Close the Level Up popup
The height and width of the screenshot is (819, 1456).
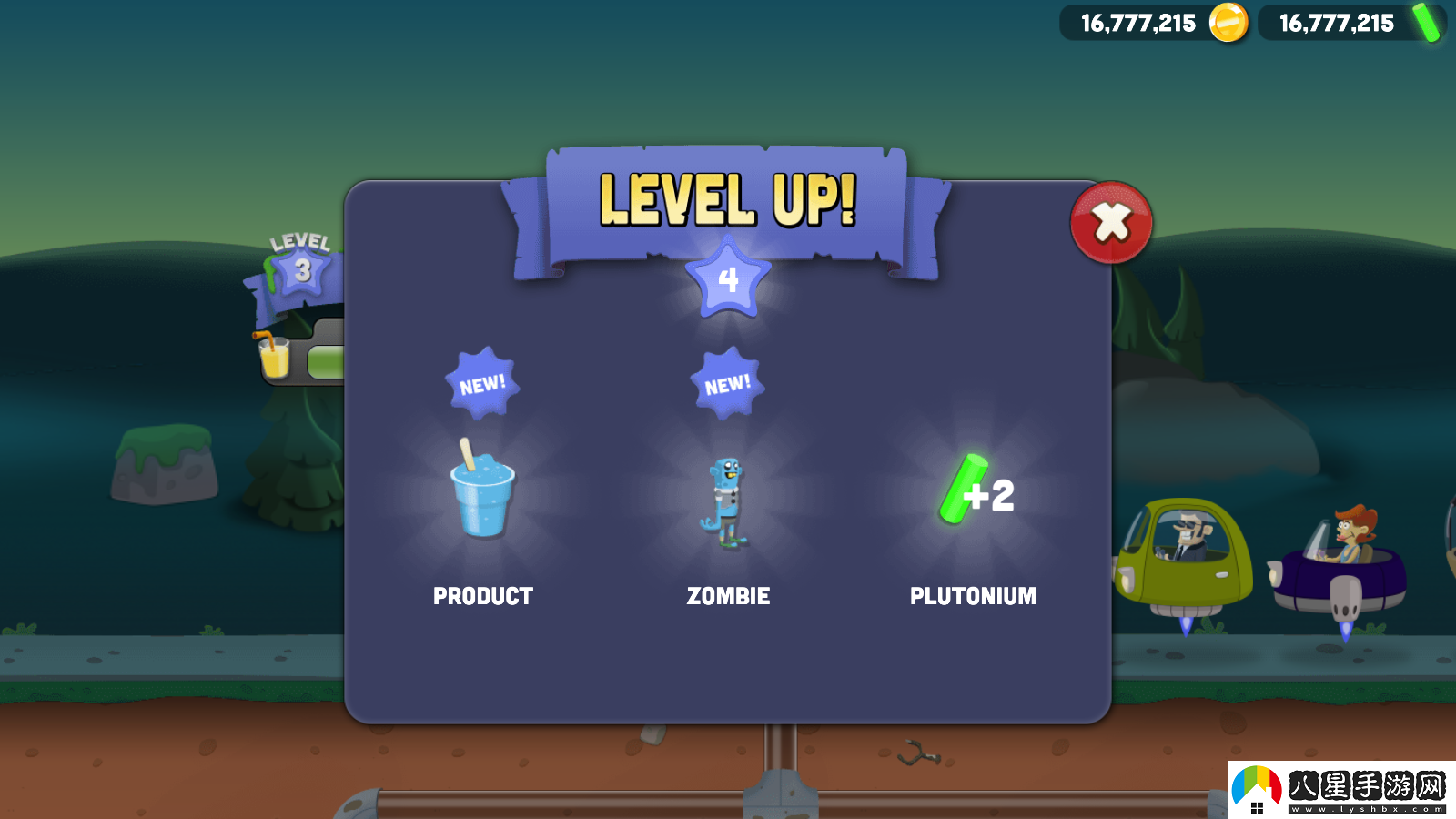point(1111,223)
